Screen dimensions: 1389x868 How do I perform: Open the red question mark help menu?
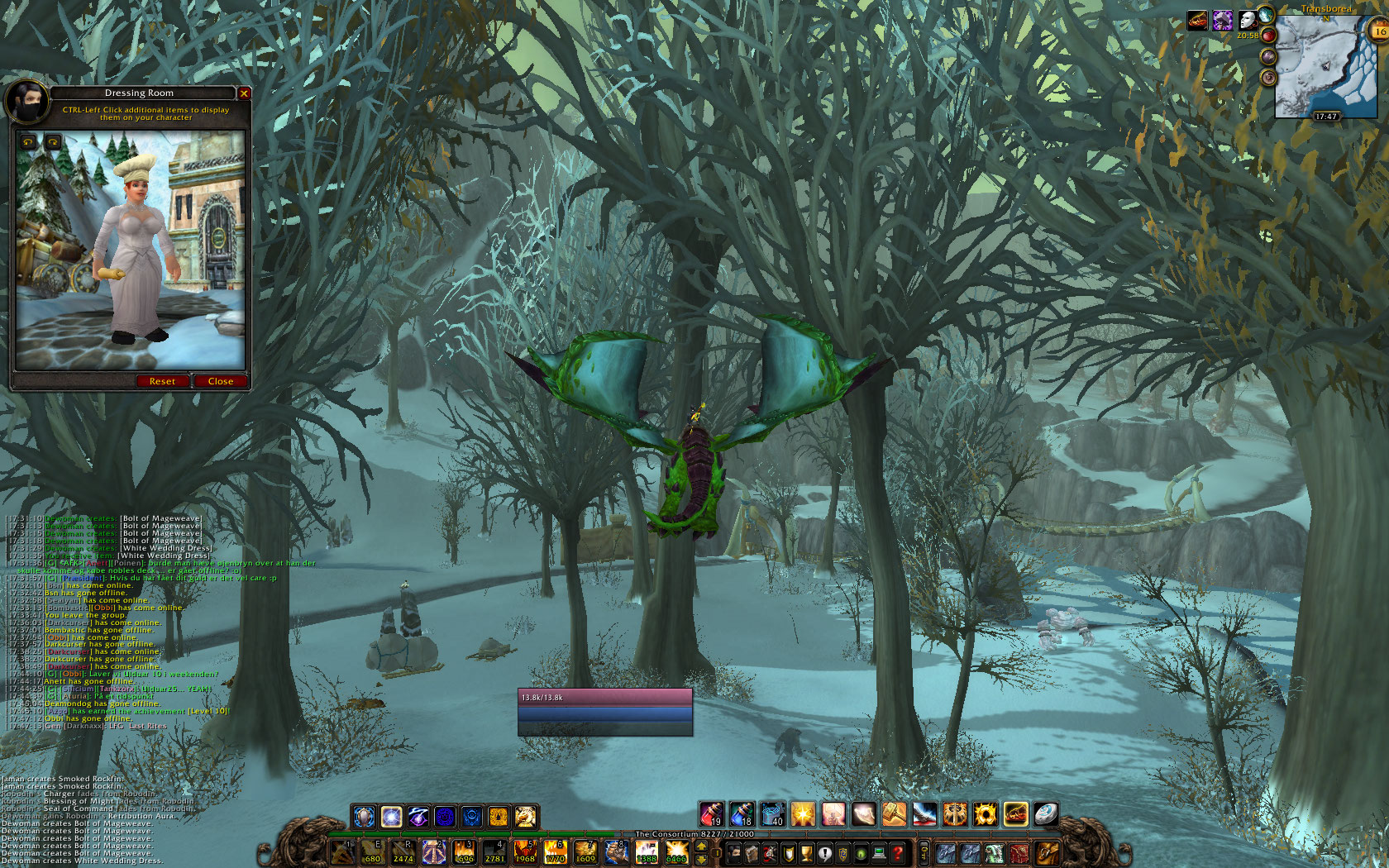[x=897, y=852]
